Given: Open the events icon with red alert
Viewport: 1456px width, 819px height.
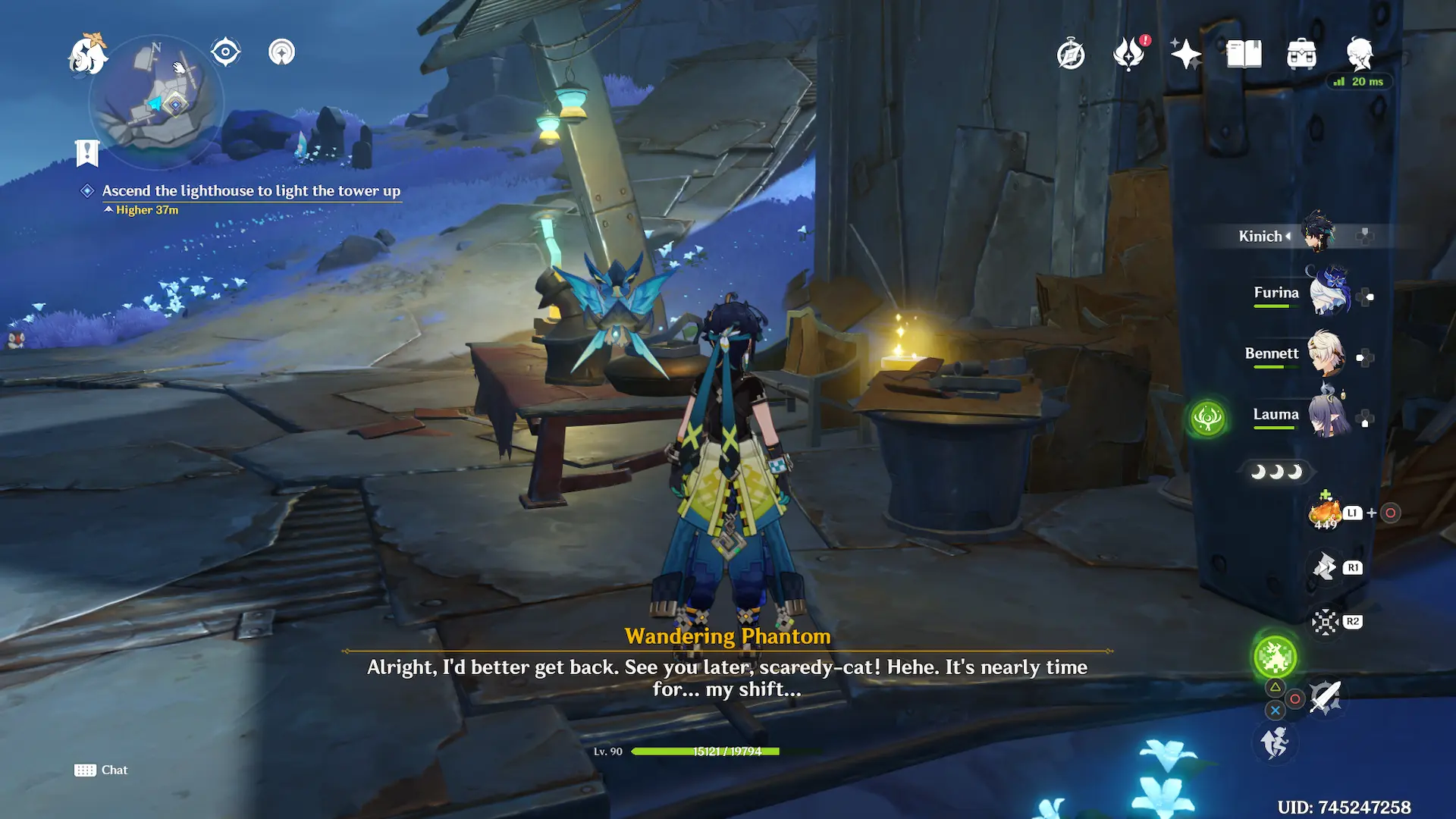Looking at the screenshot, I should coord(1129,54).
